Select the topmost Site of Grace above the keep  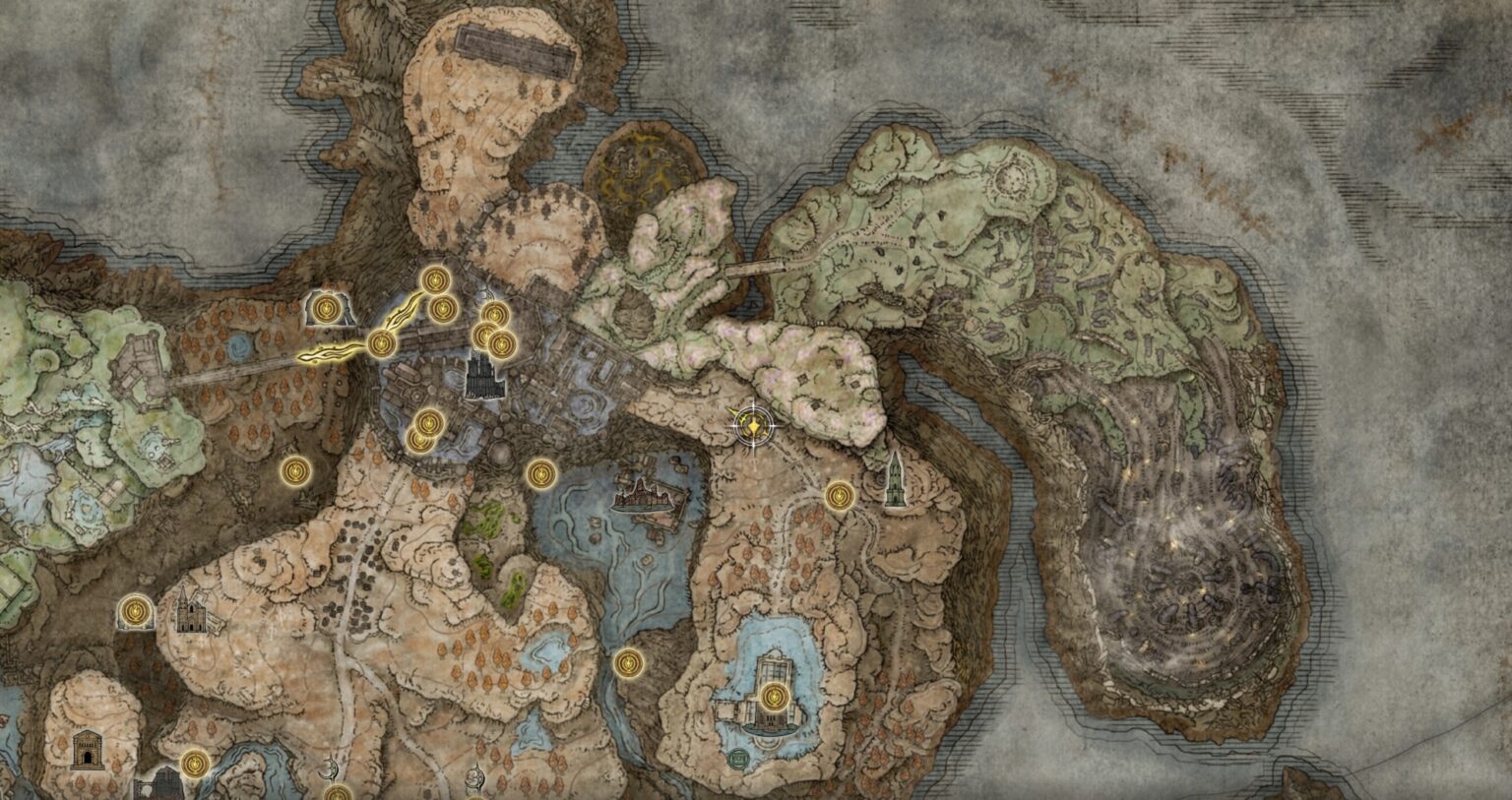click(434, 280)
